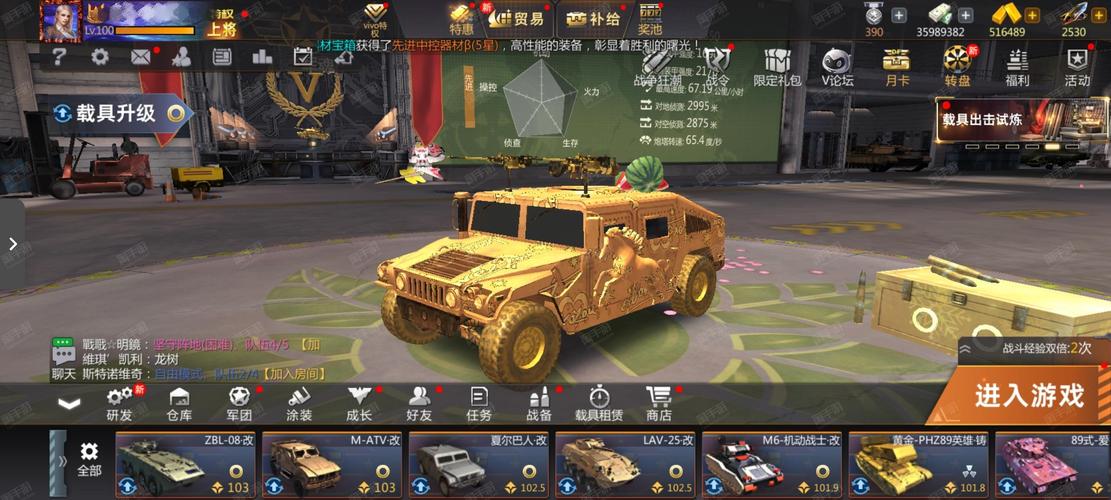Open the 商店 shop
This screenshot has height=500, width=1111.
click(658, 403)
